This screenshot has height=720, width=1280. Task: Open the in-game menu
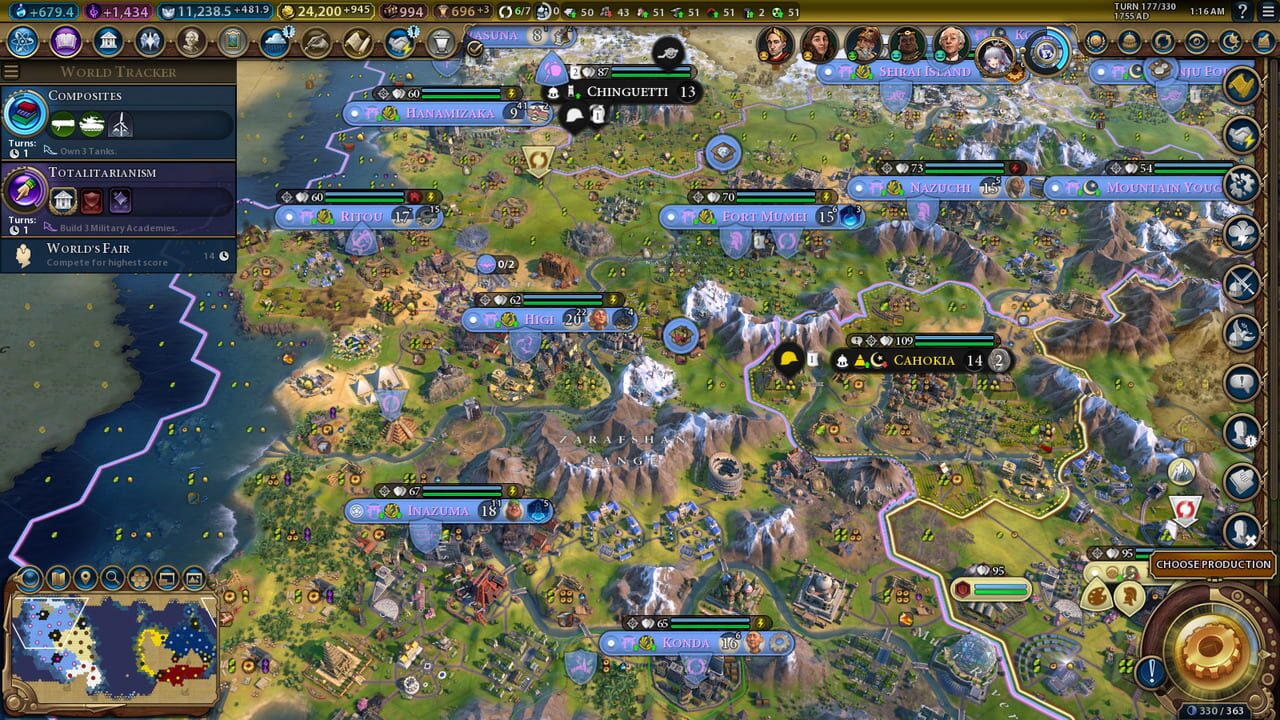[x=1266, y=11]
